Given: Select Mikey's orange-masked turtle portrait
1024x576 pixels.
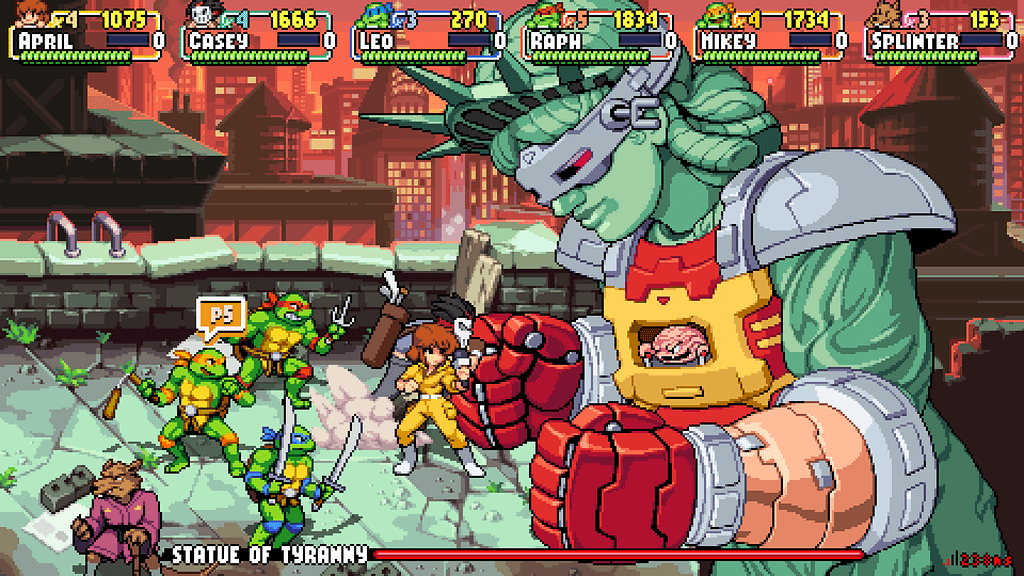Looking at the screenshot, I should pos(717,15).
